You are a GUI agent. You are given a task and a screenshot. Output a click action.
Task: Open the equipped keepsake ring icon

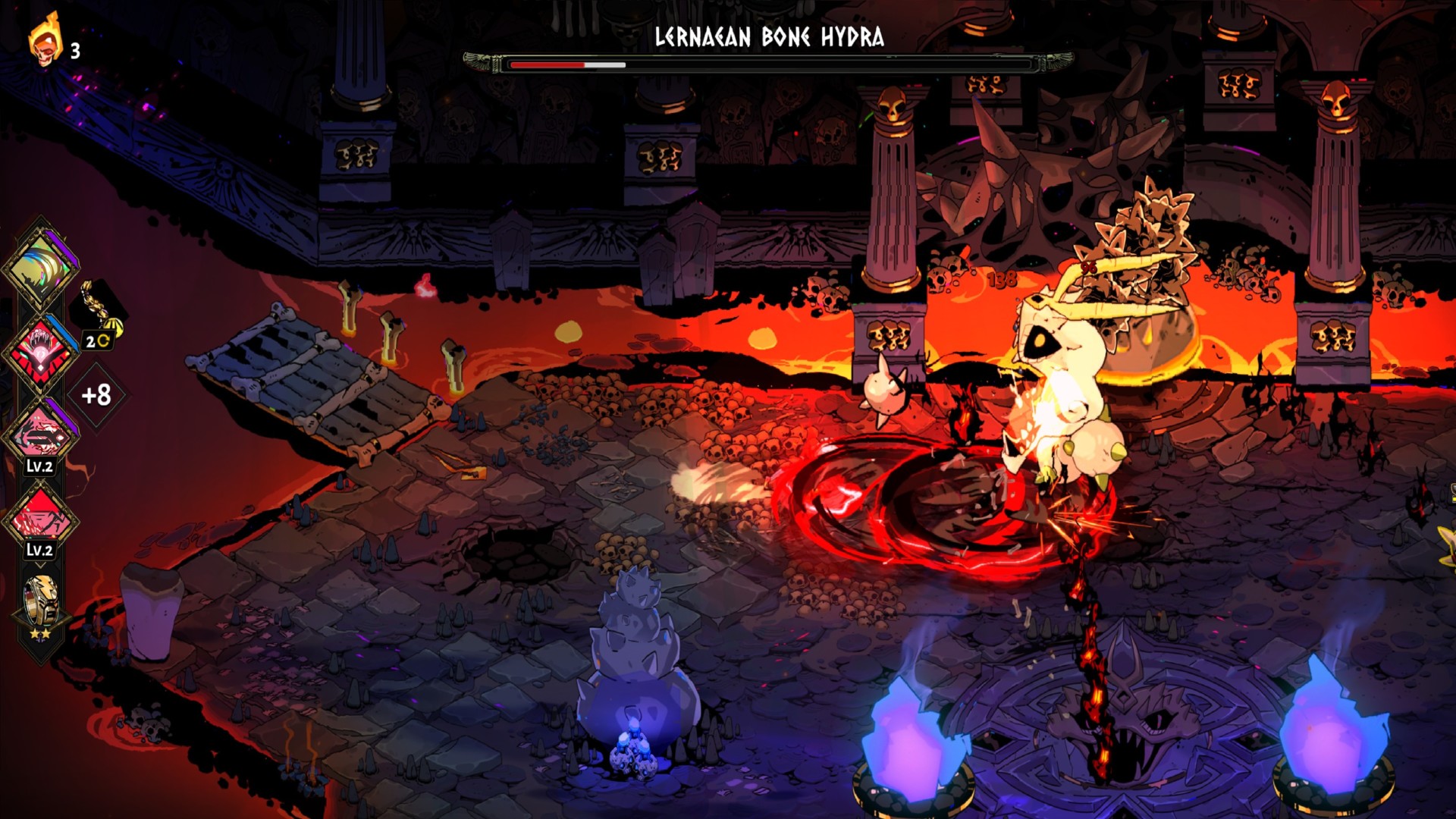coord(42,600)
